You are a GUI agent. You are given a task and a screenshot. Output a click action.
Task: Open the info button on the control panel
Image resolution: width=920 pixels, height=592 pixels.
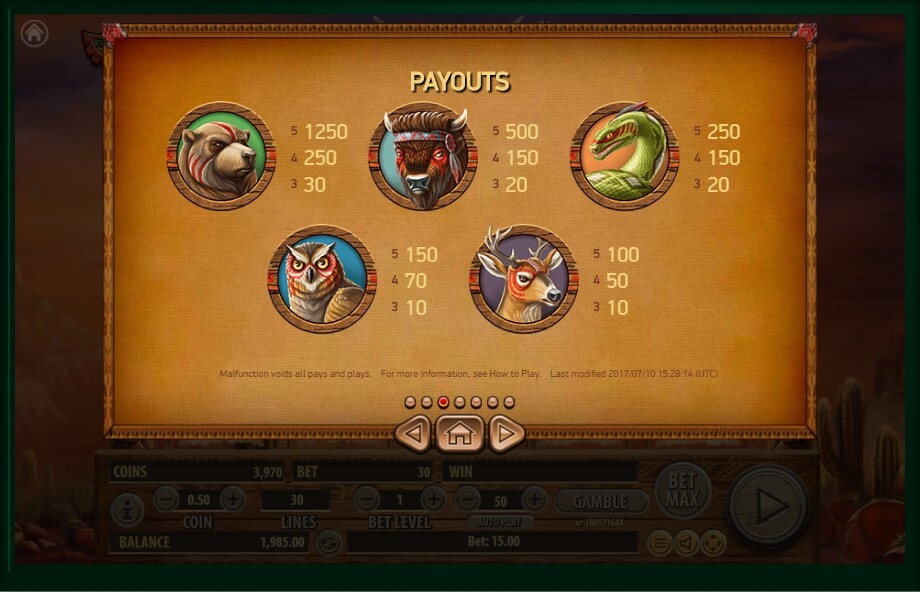127,509
